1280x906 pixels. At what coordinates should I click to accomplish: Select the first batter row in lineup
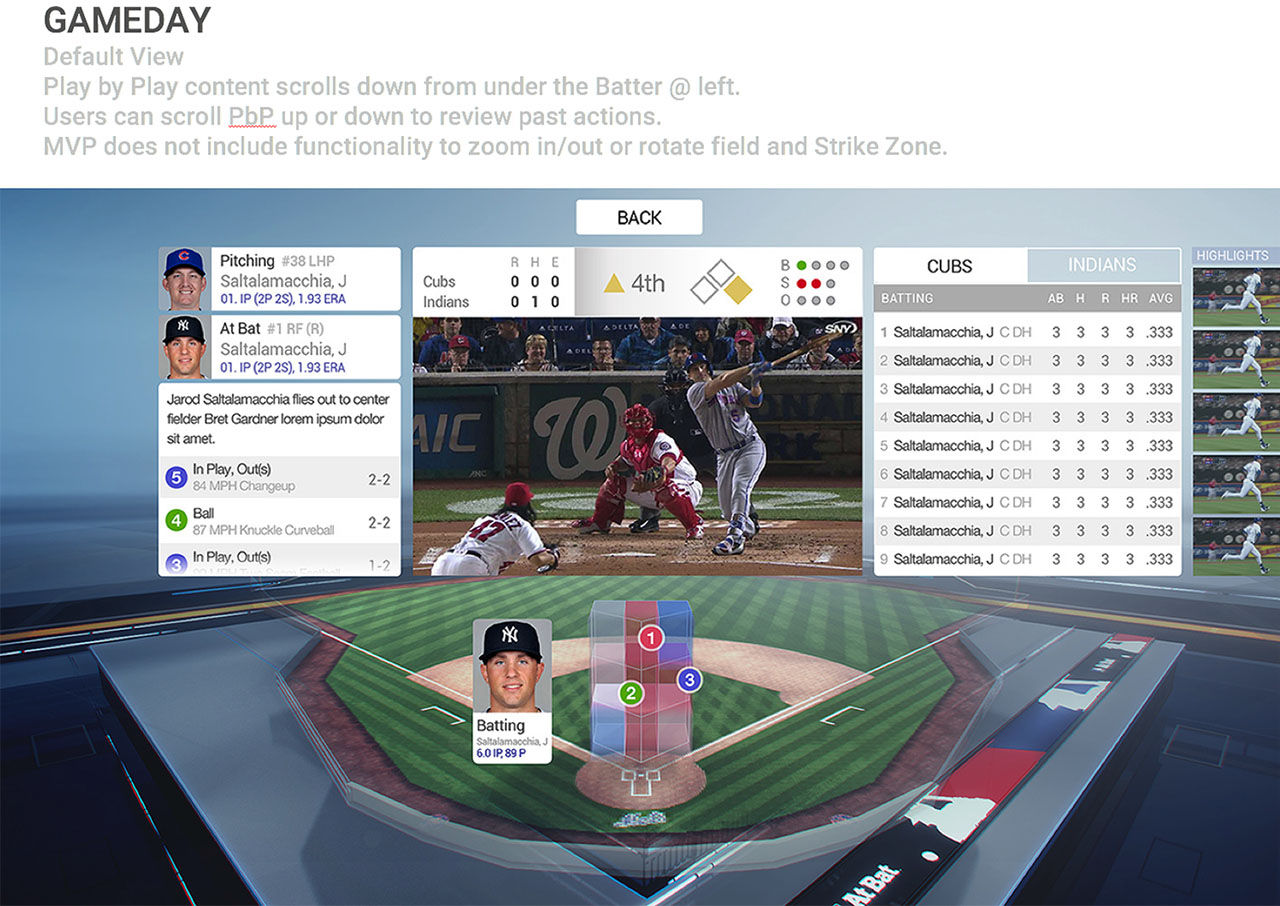pos(1026,332)
